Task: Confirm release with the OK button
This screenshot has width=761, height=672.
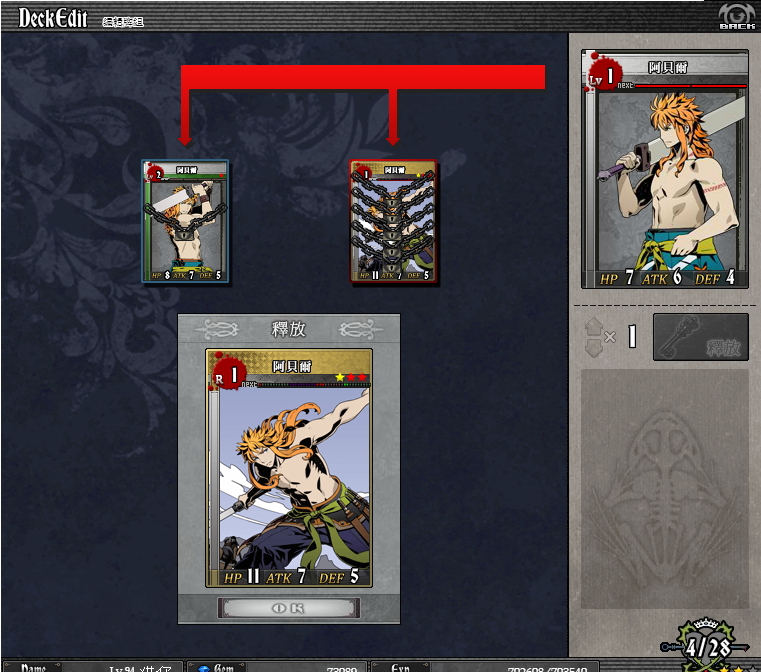Action: (289, 608)
